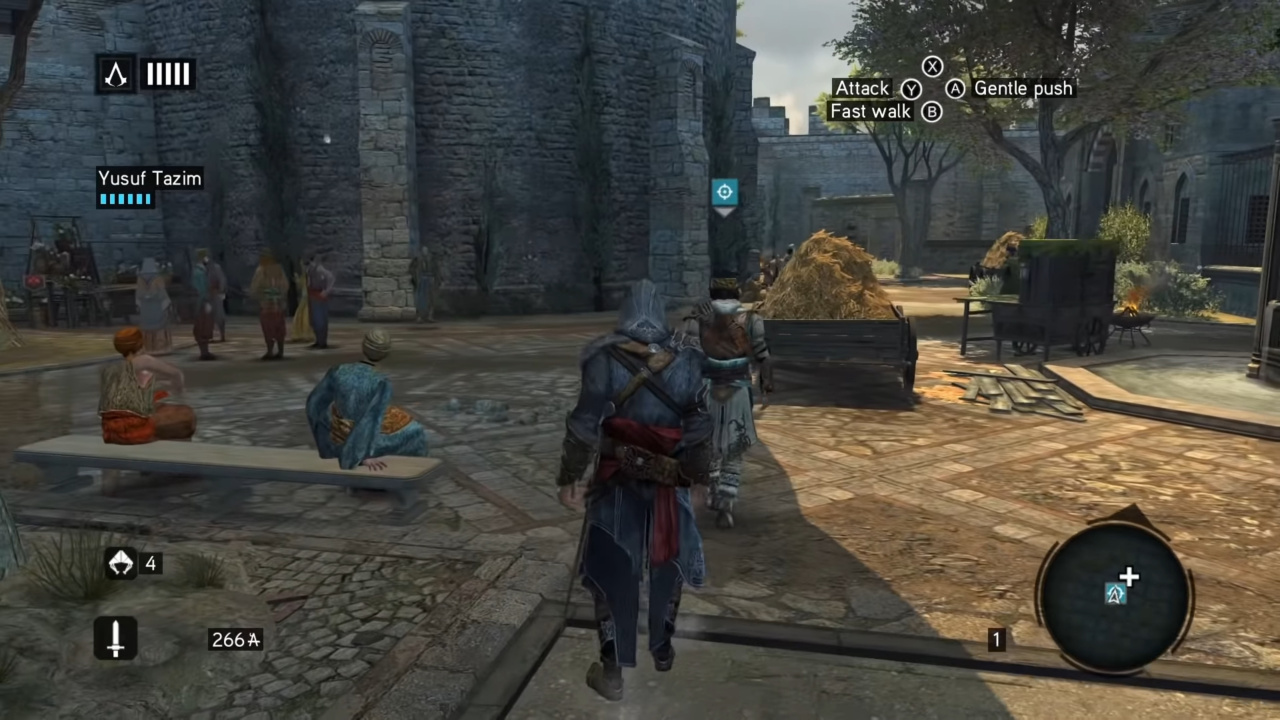Select the blue objective target marker
Screen dimensions: 1280x720
click(724, 192)
